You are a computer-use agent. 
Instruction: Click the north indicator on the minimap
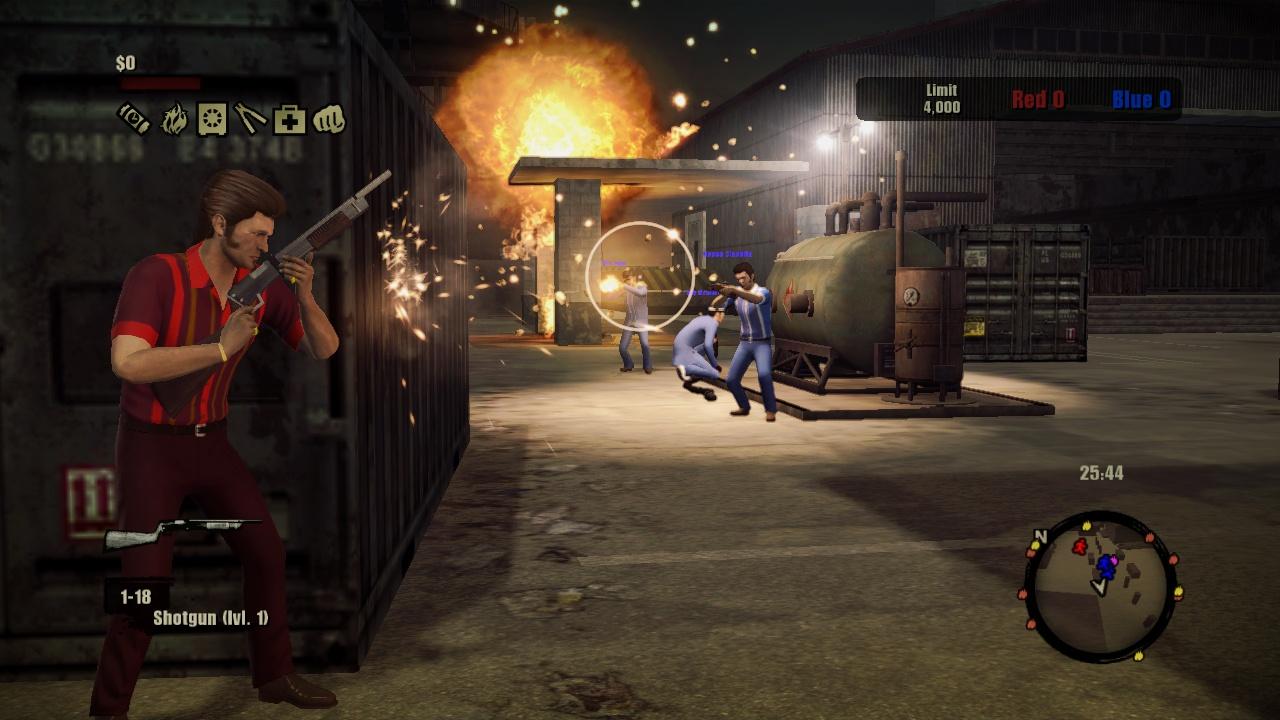[x=1041, y=535]
